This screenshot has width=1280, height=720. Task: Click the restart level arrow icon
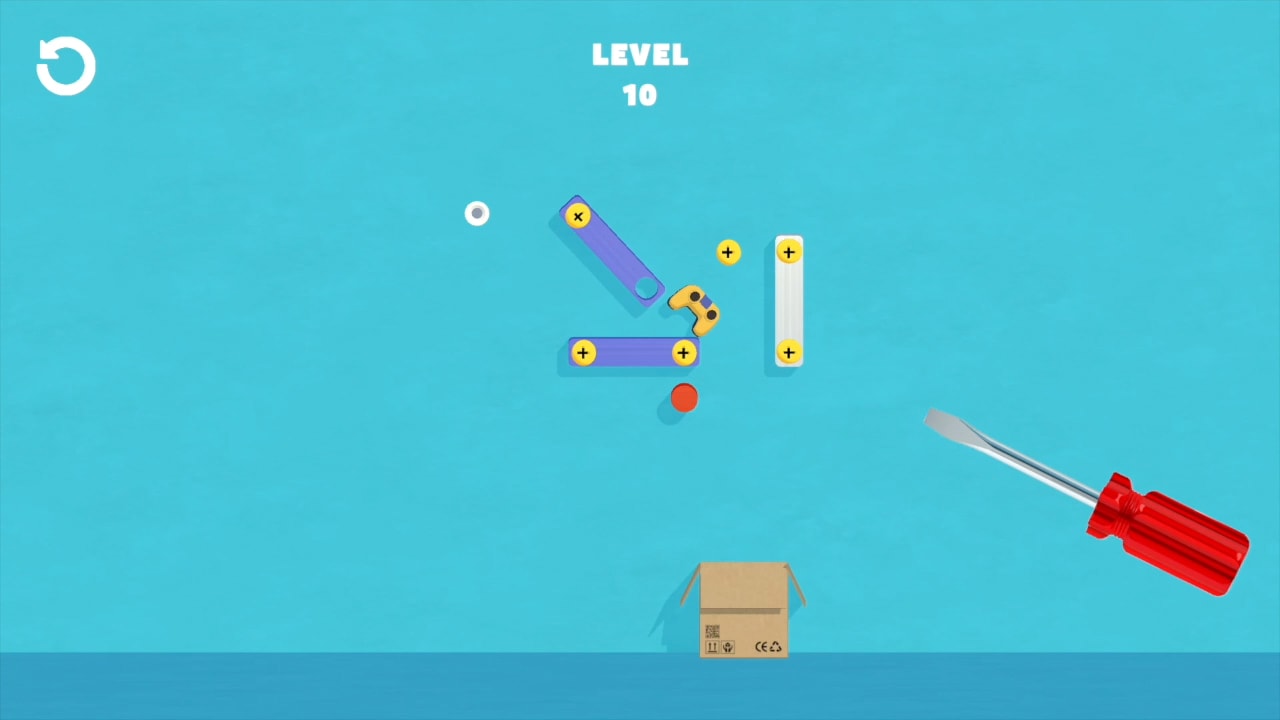coord(65,65)
